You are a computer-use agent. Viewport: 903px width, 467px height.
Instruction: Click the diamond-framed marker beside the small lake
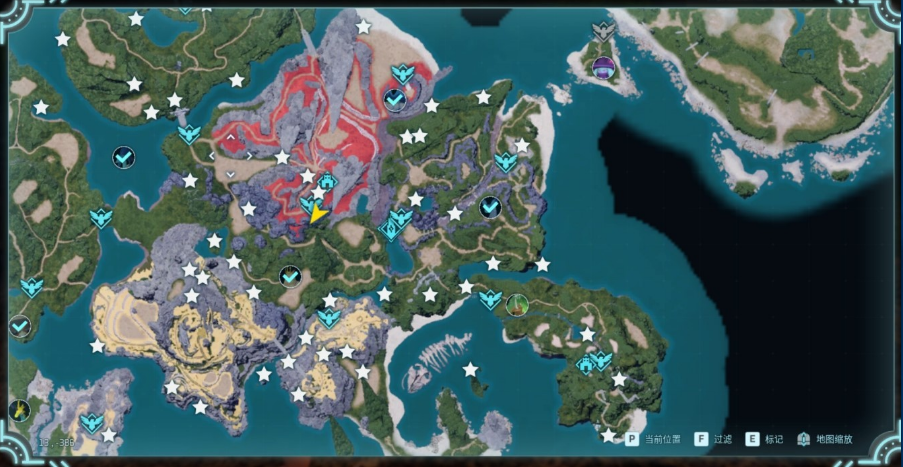point(389,231)
